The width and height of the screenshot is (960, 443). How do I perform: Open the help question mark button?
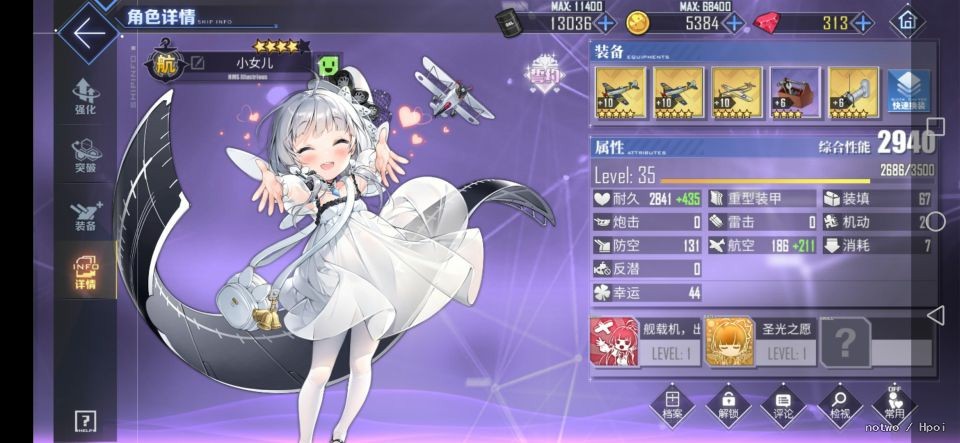(x=86, y=421)
